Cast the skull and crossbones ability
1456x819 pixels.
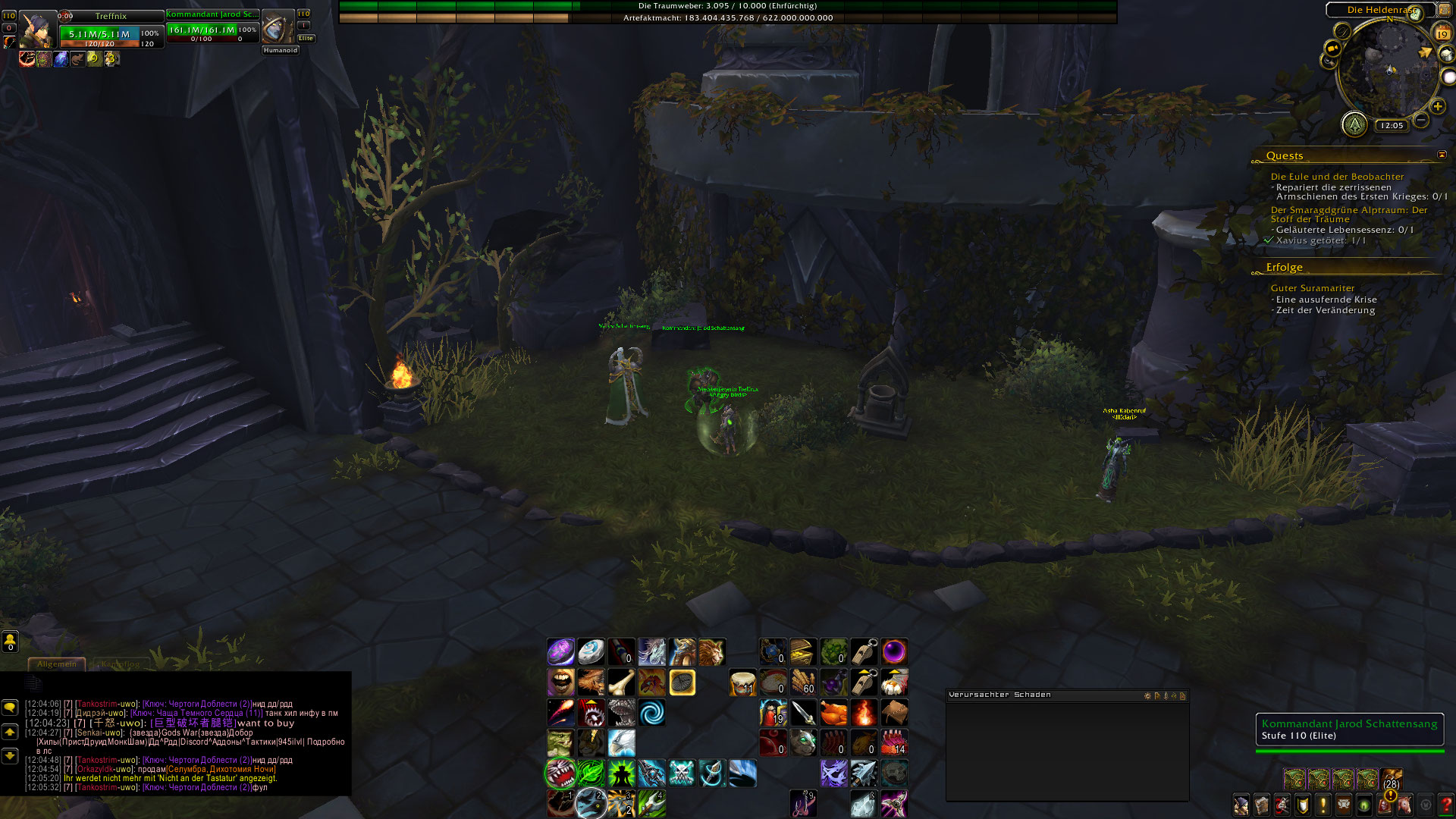[682, 773]
